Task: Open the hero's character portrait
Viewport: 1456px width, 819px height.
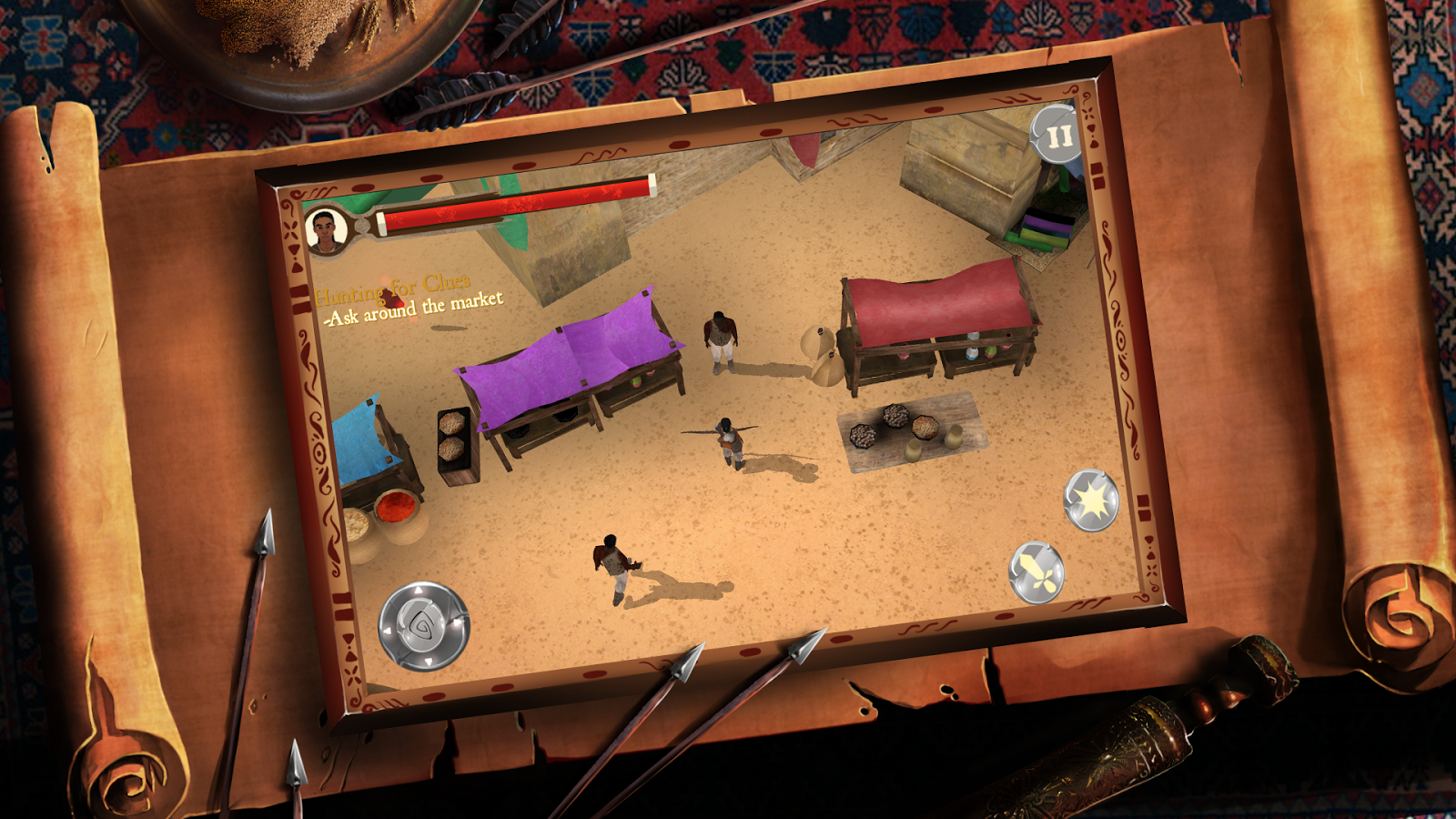Action: [328, 230]
